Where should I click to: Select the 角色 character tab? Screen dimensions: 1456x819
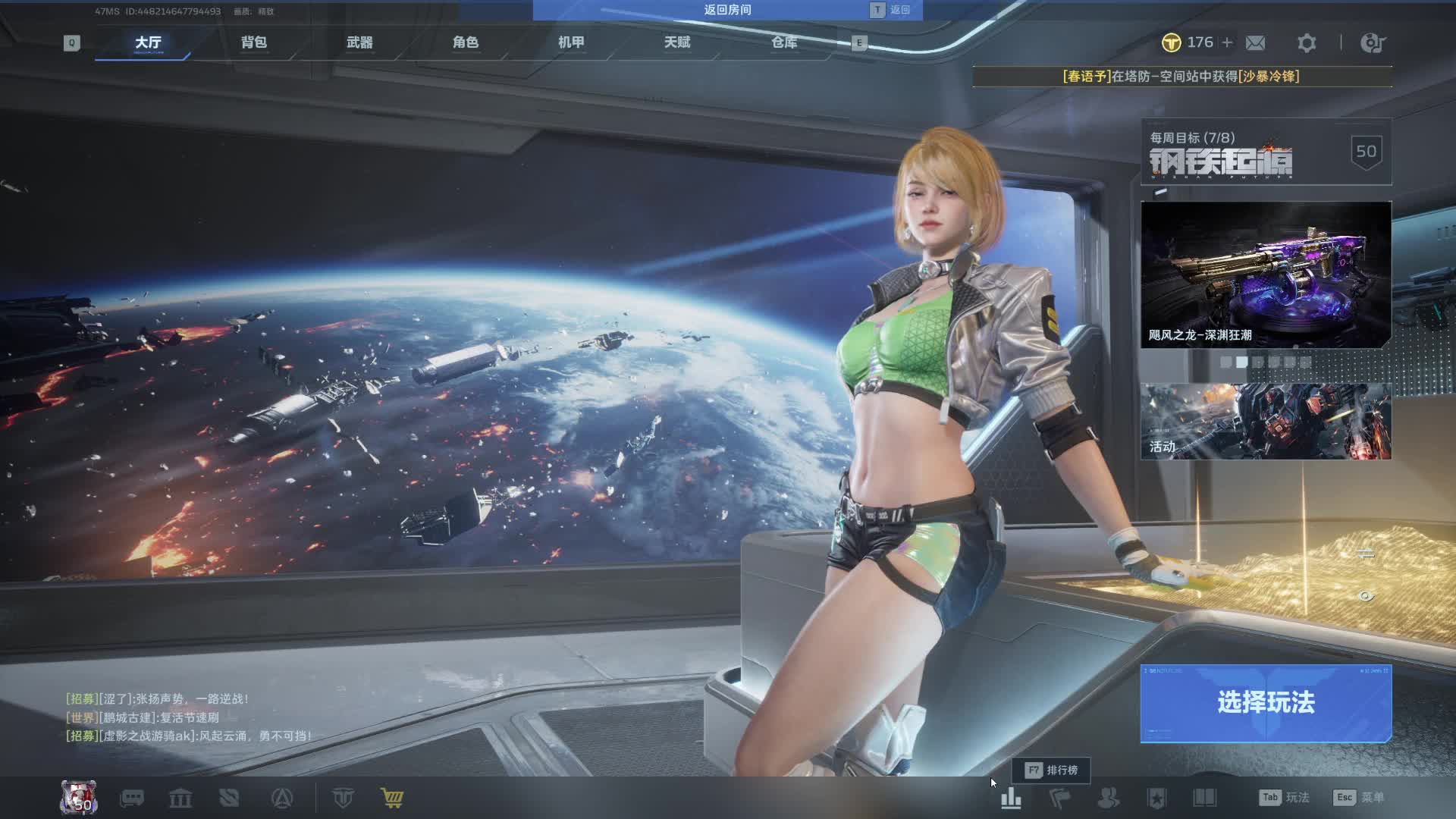point(466,42)
